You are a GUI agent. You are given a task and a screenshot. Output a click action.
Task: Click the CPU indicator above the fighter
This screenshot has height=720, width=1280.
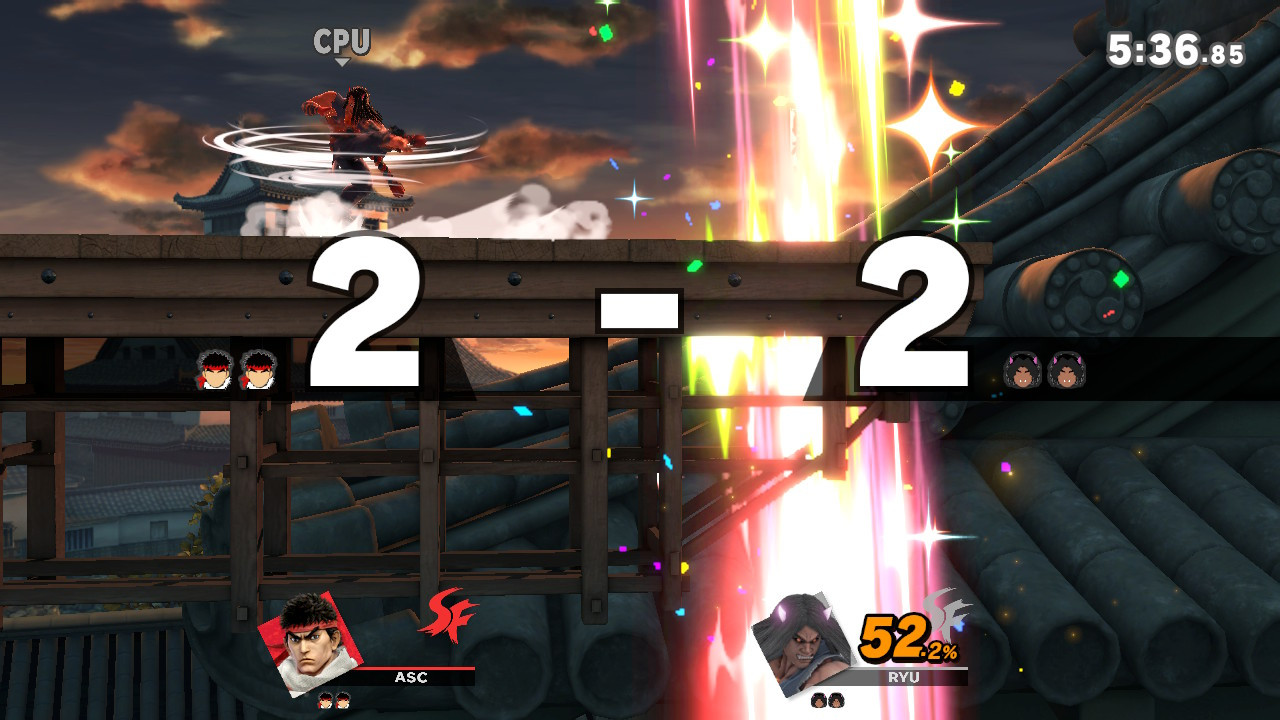tap(343, 42)
